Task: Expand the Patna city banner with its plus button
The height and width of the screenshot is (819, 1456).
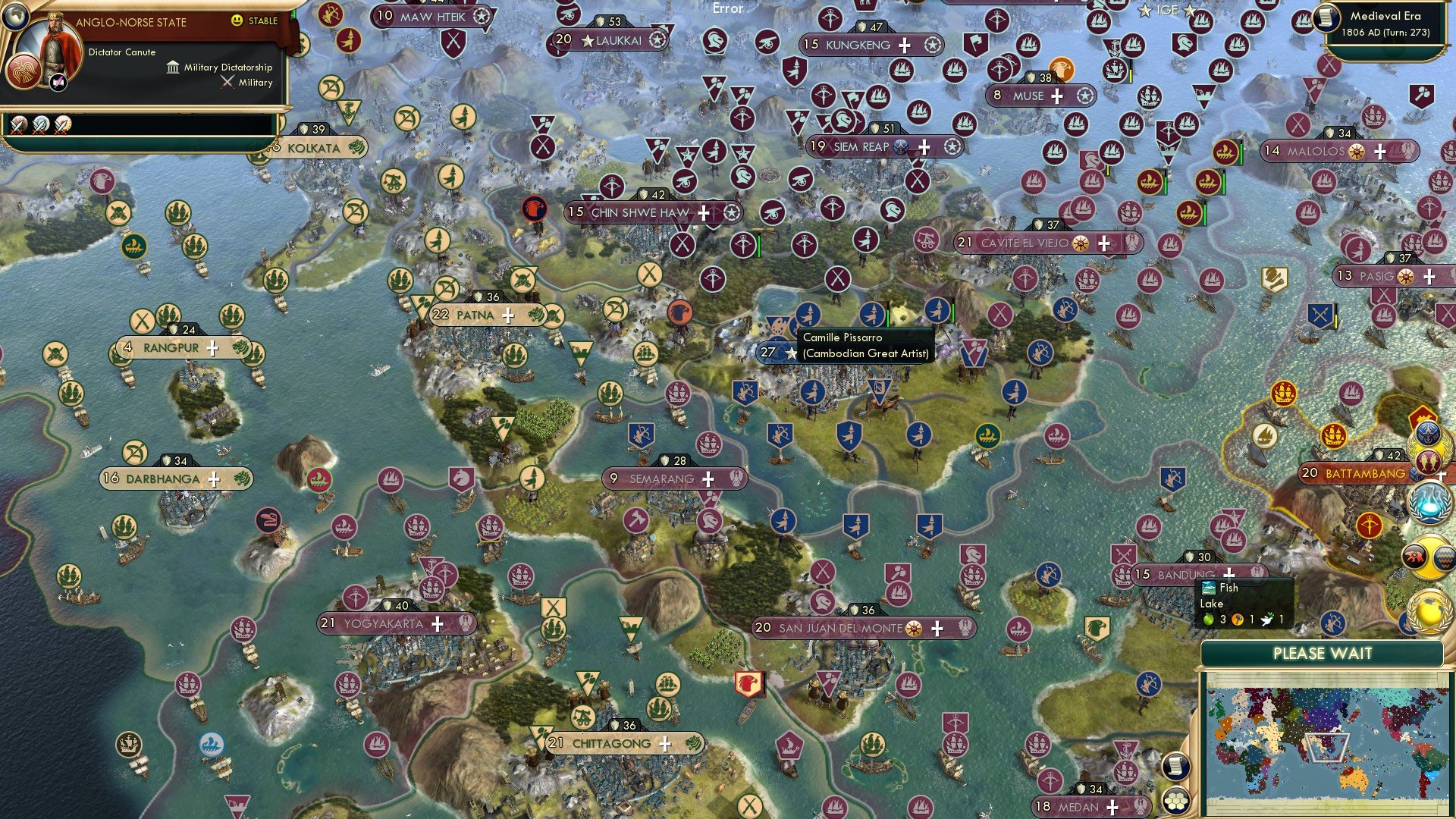Action: tap(510, 314)
